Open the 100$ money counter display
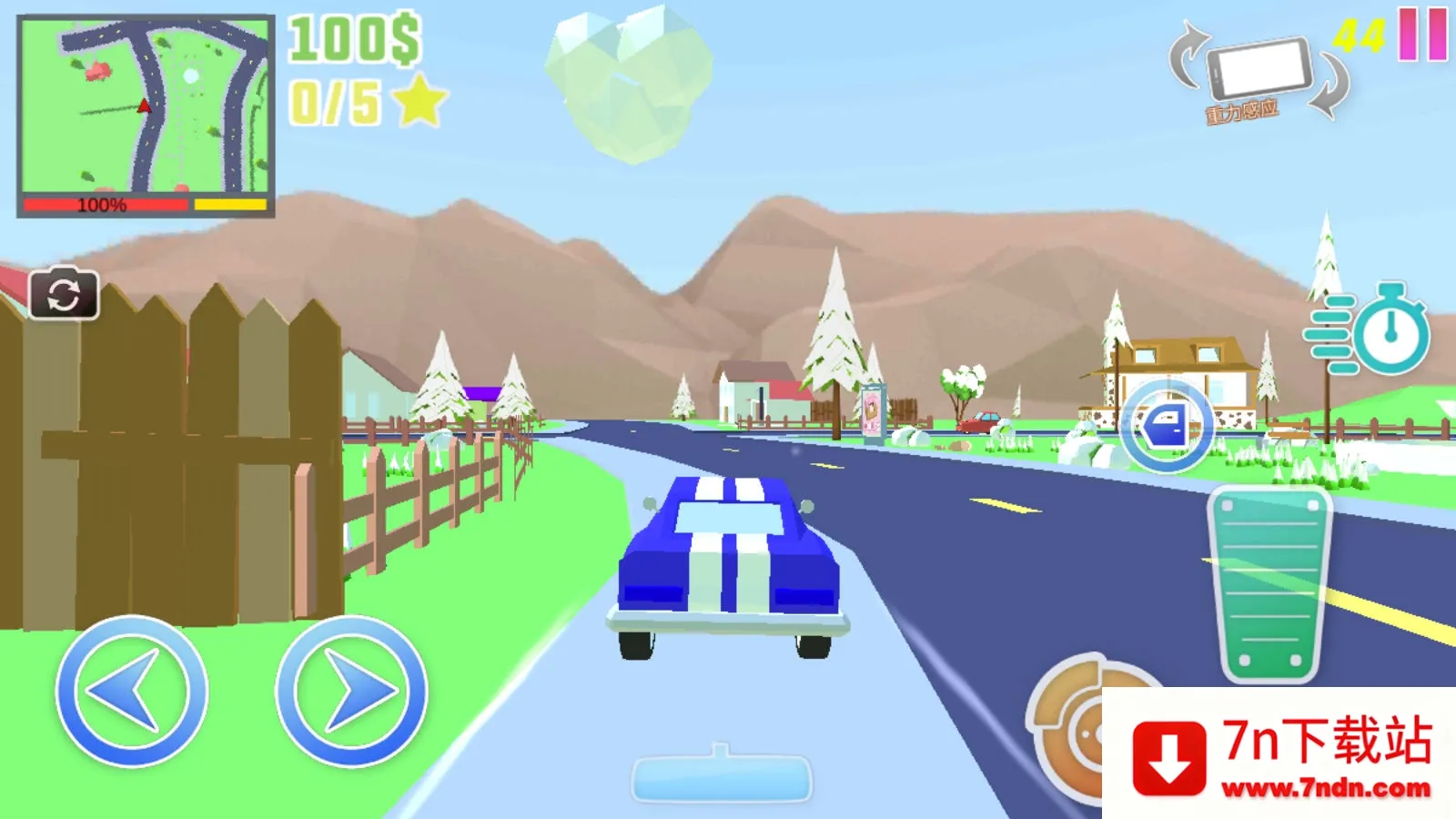Screen dimensions: 1456x819 355,38
